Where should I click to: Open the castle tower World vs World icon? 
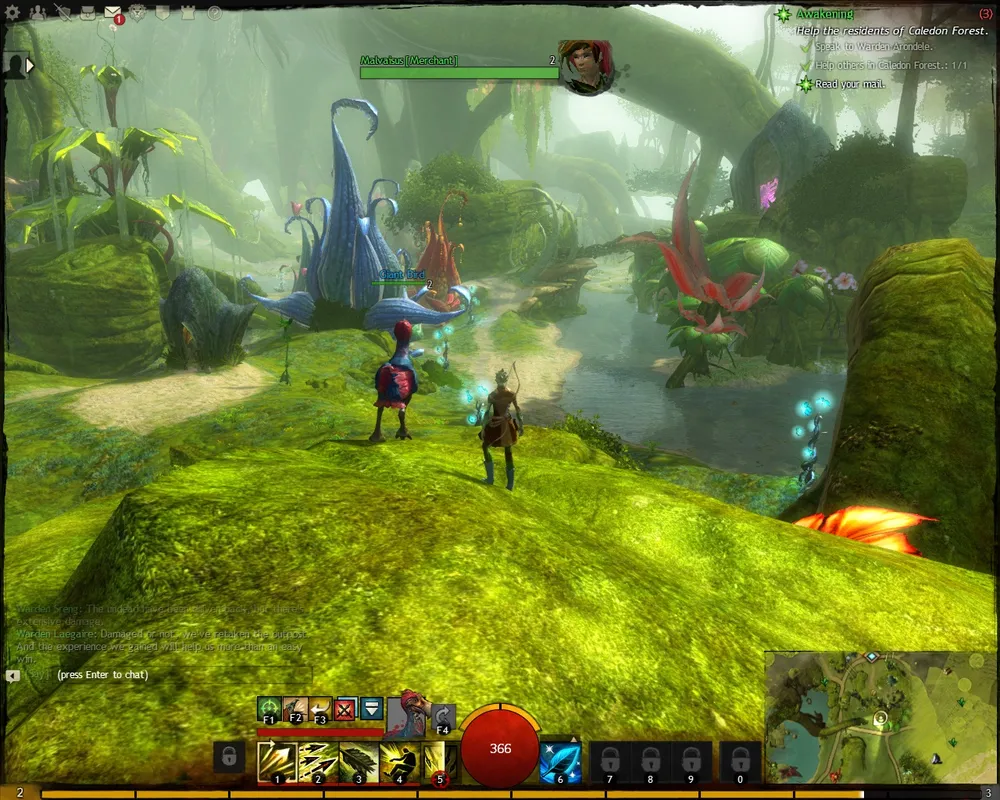coord(188,13)
